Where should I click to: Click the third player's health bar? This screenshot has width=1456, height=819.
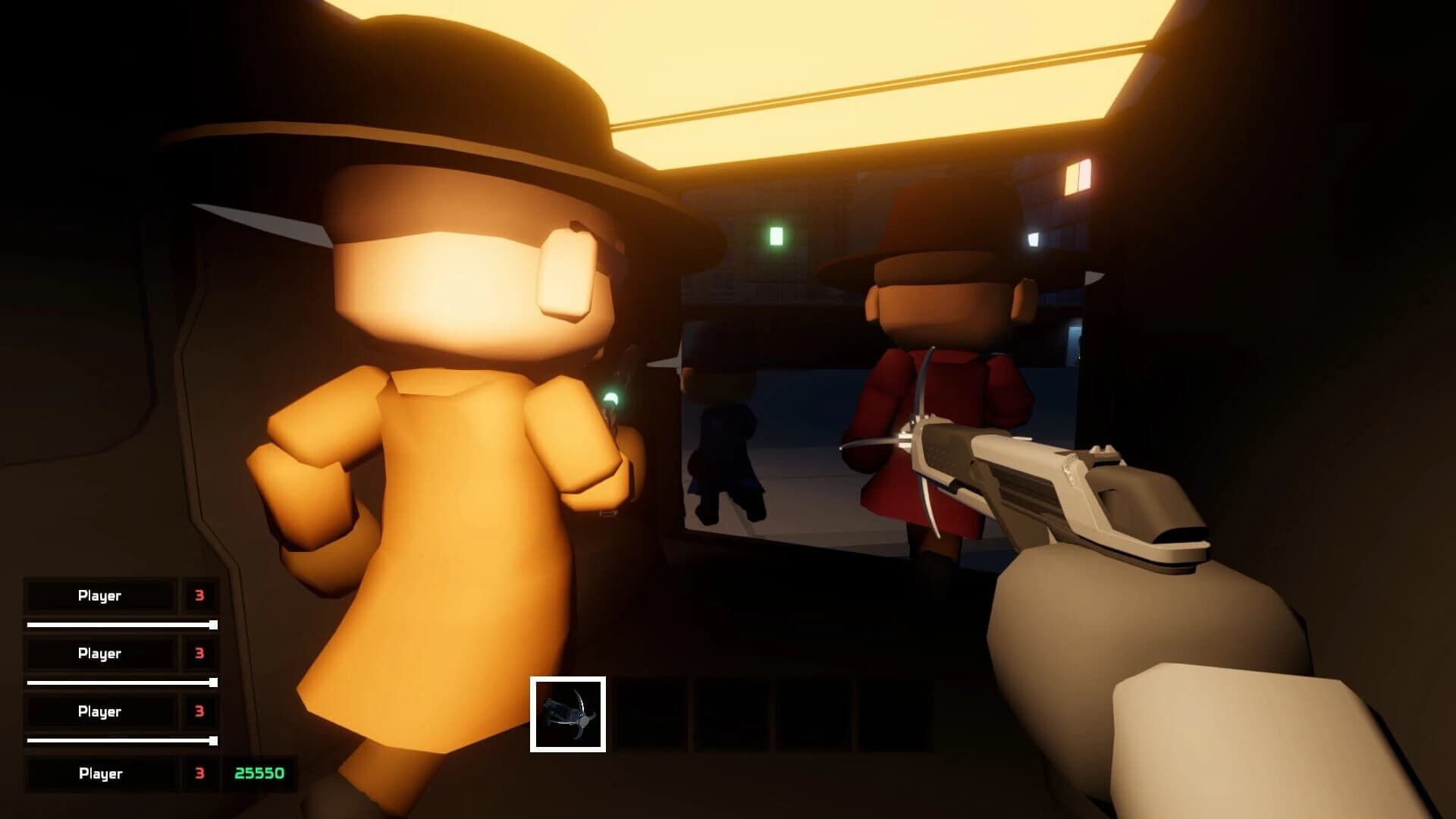tap(121, 741)
